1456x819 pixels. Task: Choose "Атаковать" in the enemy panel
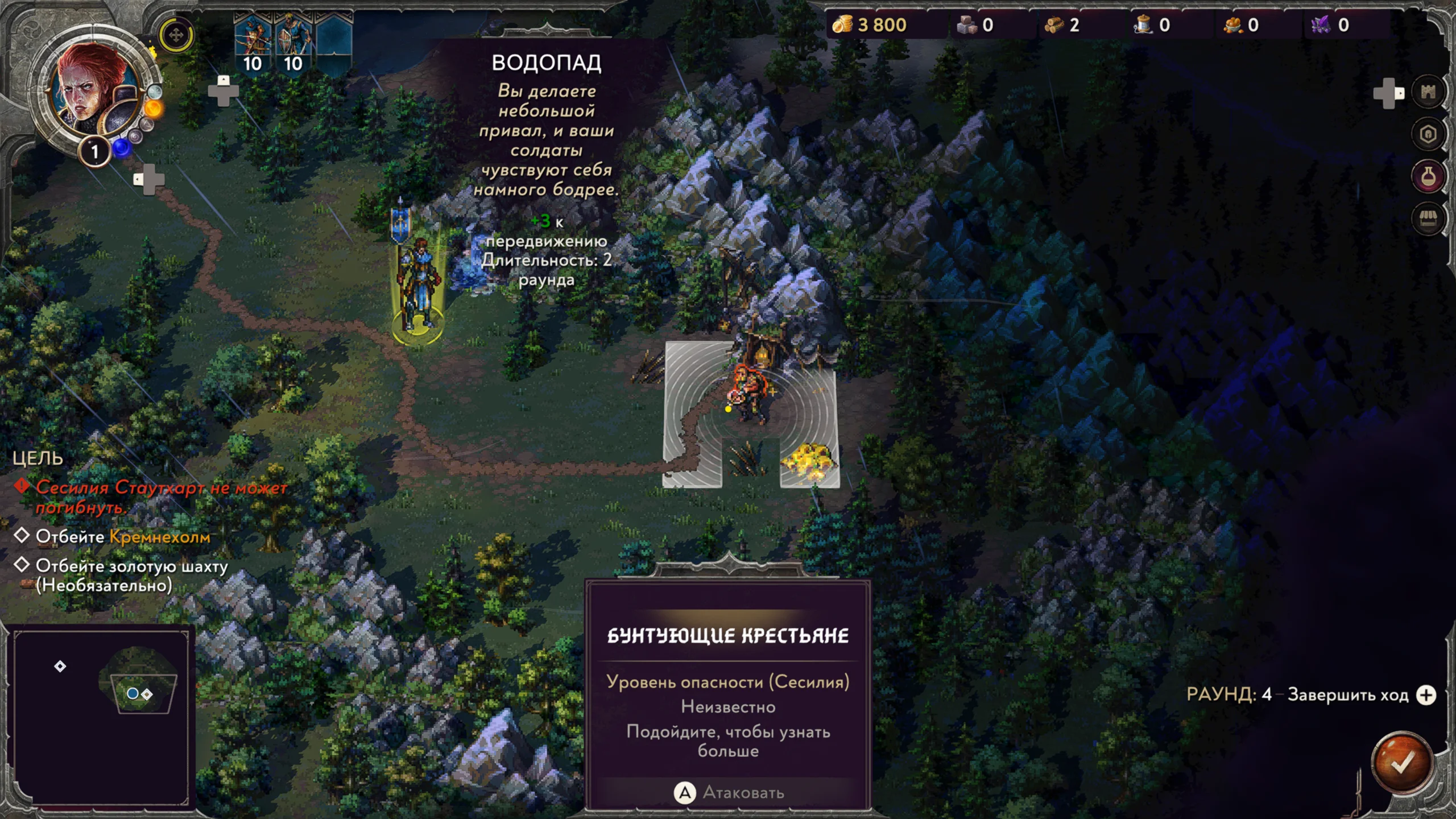(x=729, y=792)
